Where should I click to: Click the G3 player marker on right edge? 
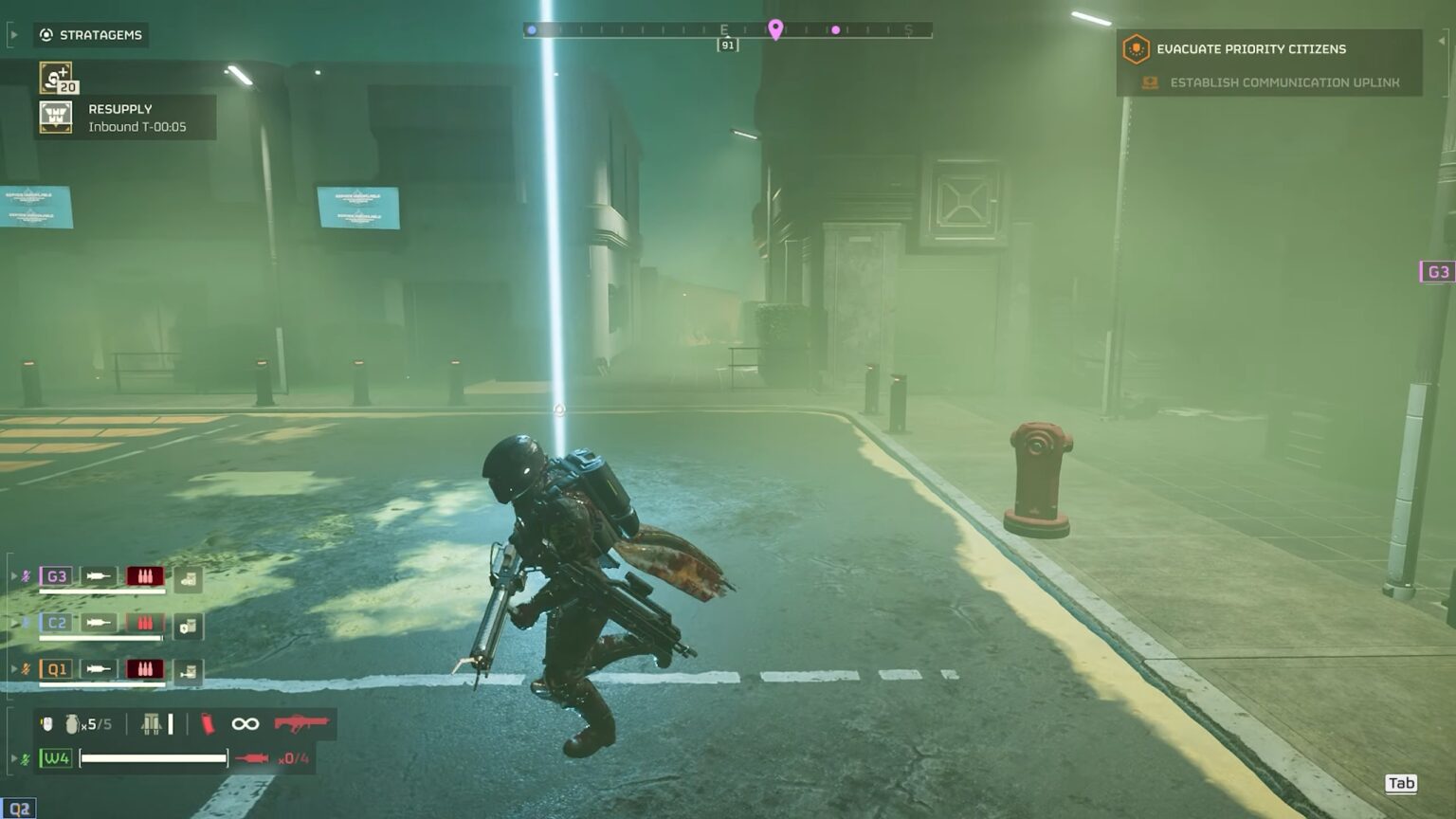click(x=1438, y=271)
